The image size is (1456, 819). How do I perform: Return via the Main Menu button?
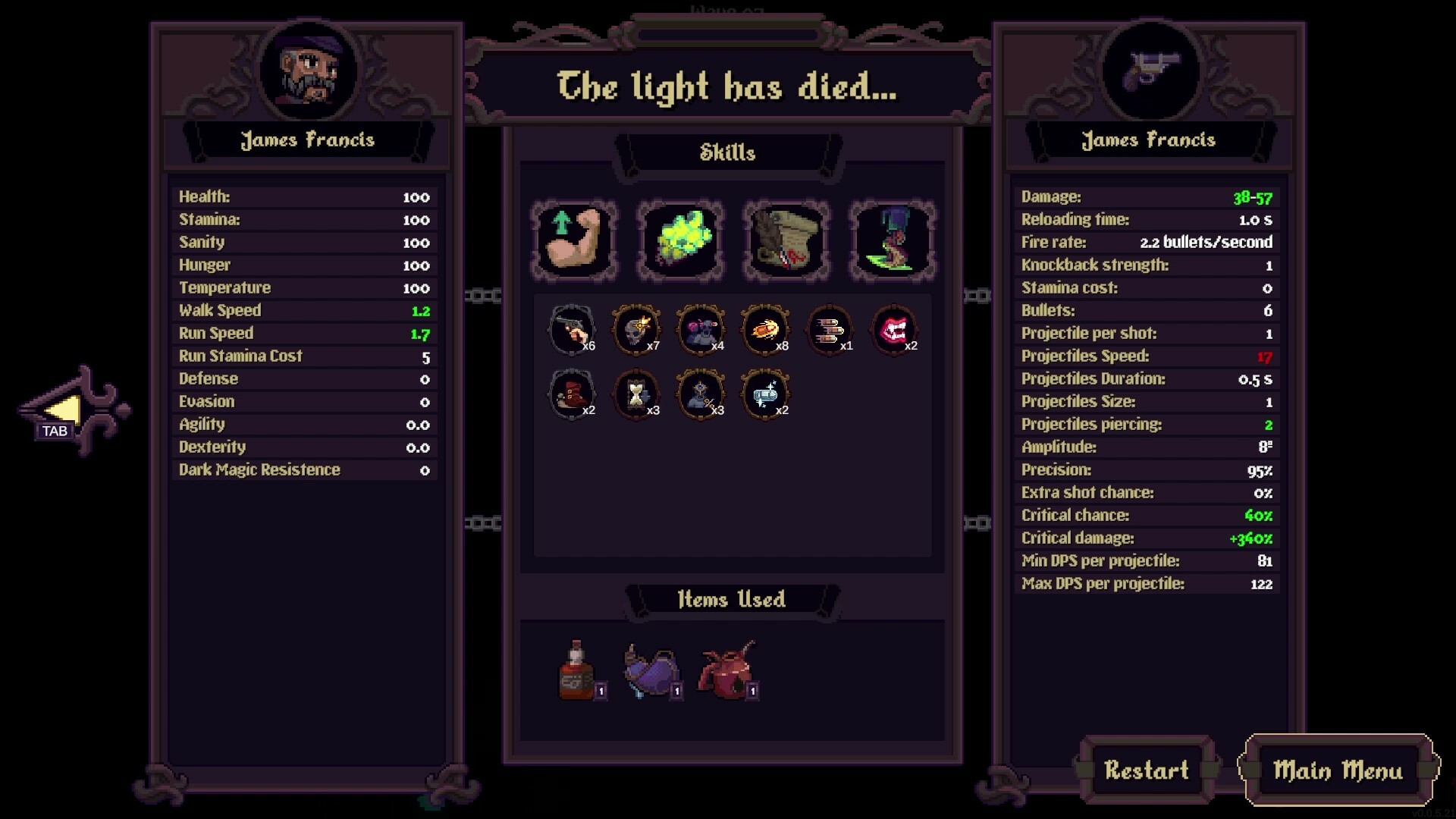tap(1338, 772)
